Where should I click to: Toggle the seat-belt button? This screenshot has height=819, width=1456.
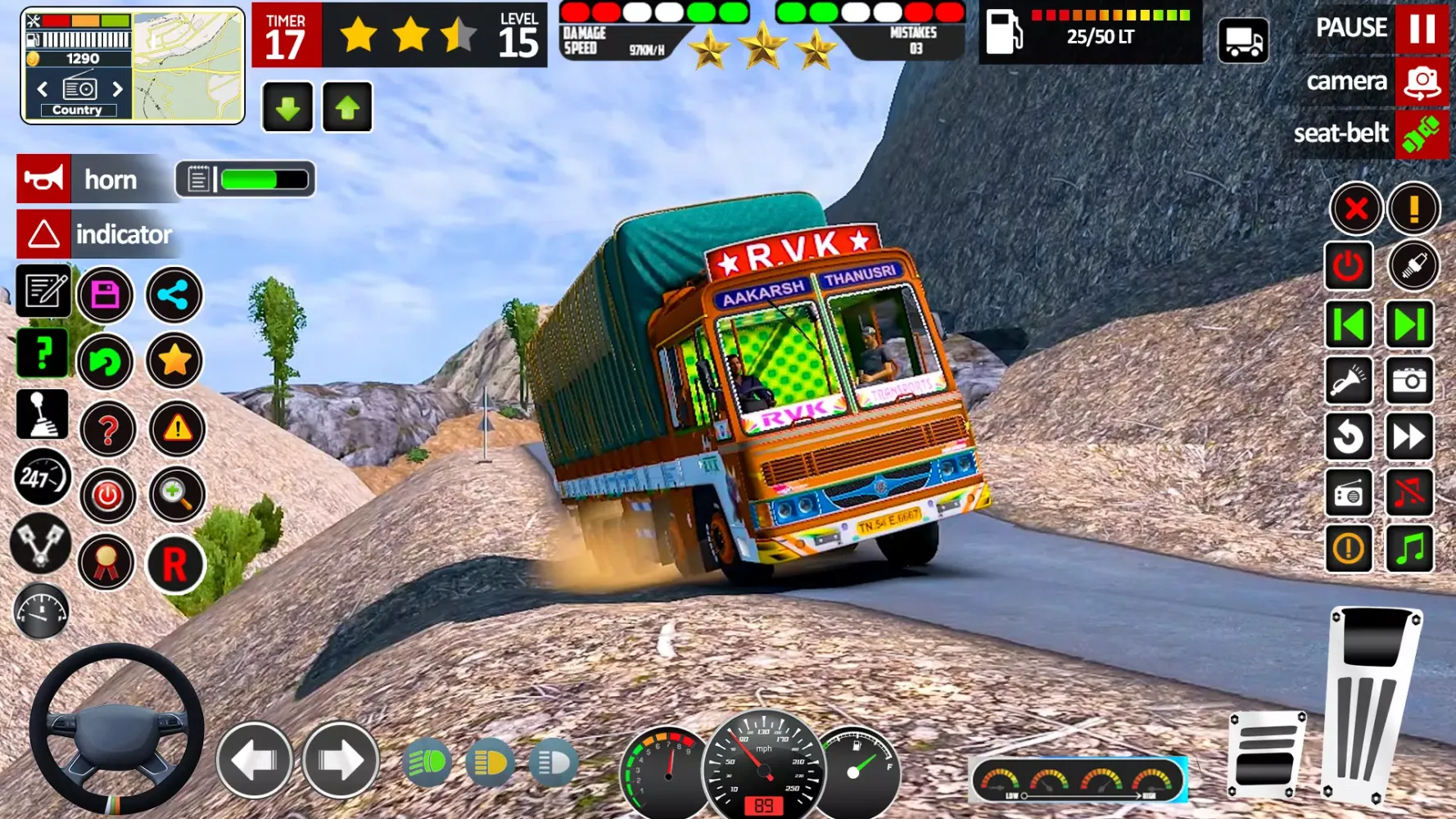[1422, 133]
